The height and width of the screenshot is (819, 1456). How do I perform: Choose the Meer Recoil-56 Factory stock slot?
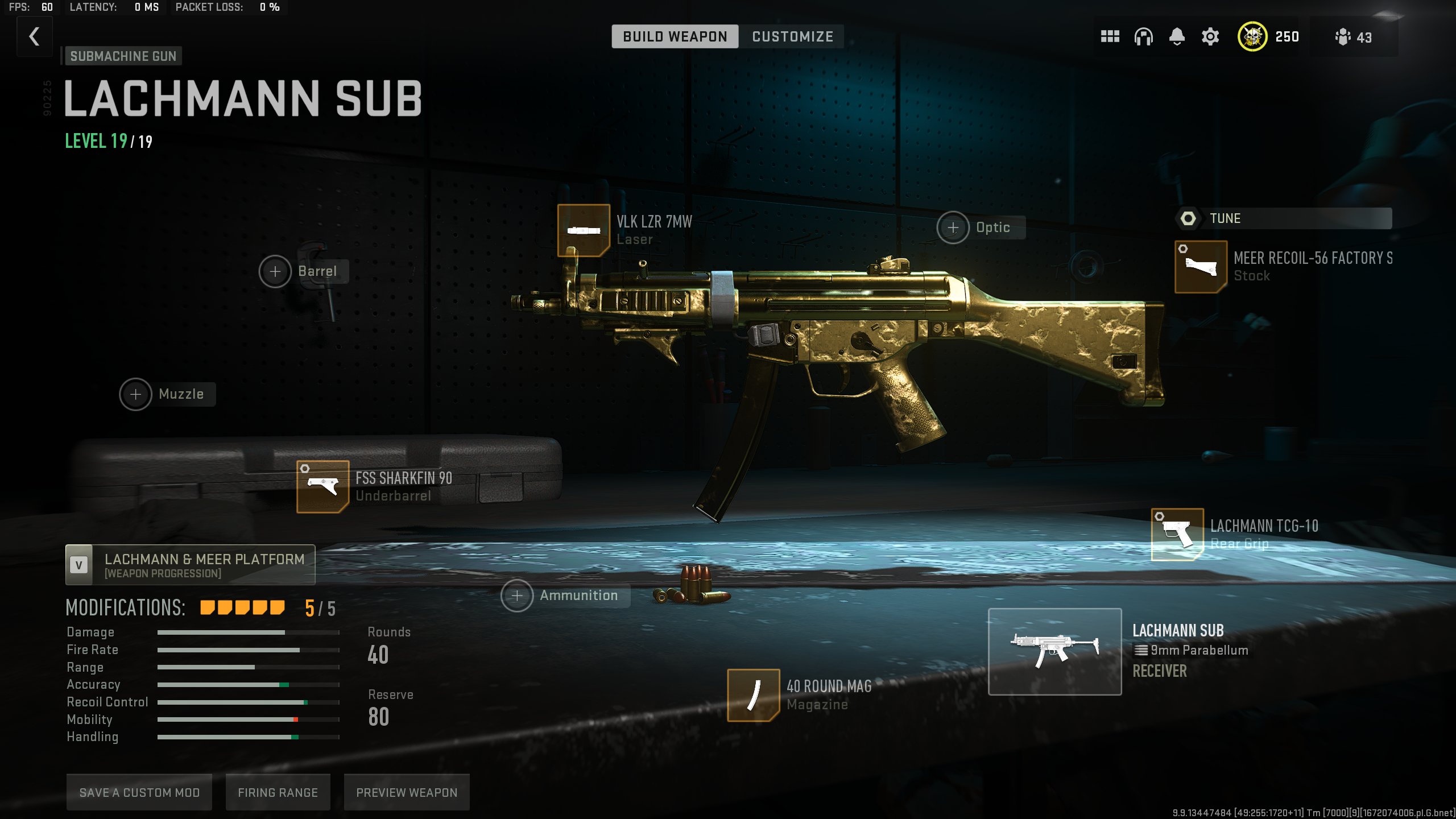pyautogui.click(x=1201, y=267)
